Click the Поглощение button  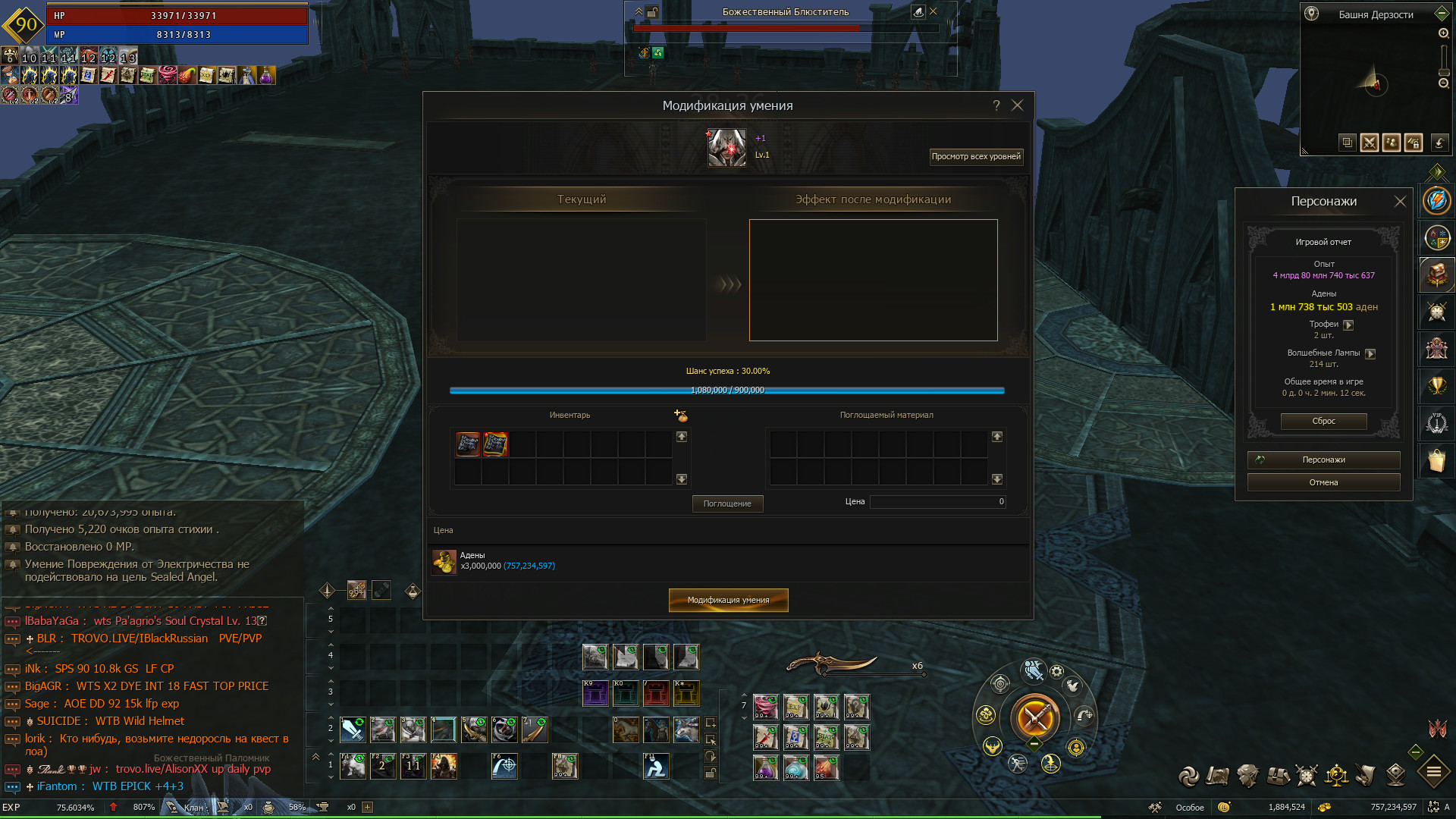pyautogui.click(x=727, y=504)
